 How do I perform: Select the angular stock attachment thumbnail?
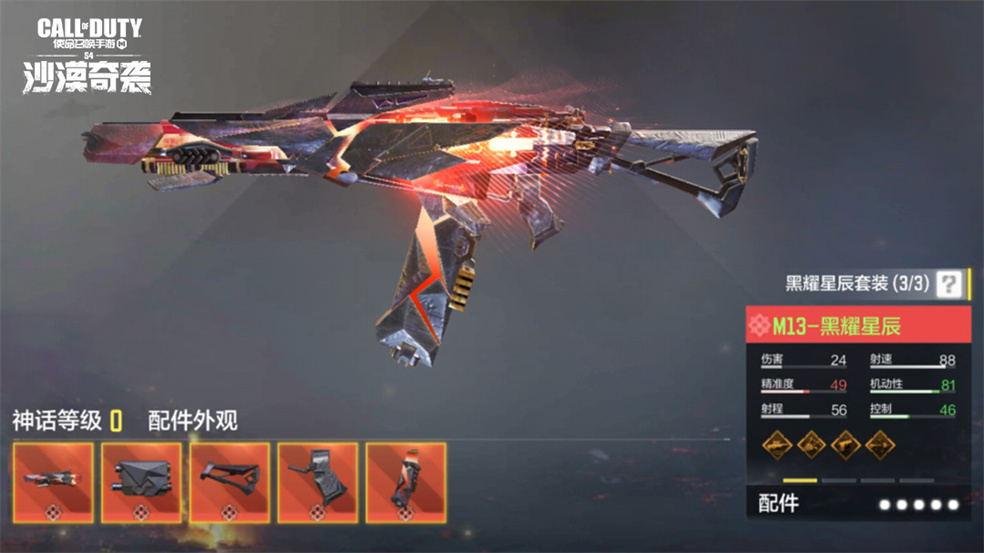point(230,483)
